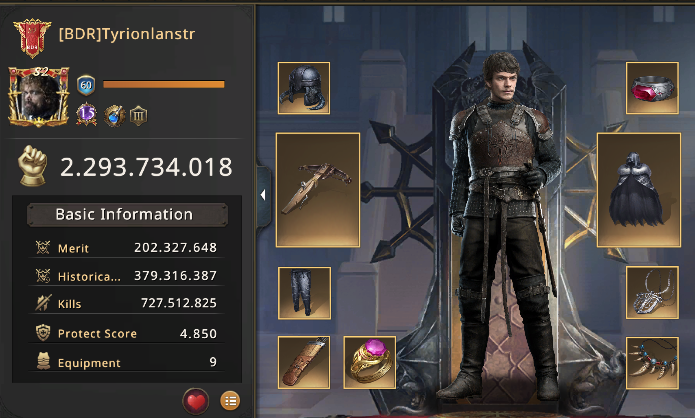Viewport: 695px width, 418px height.
Task: Click the BDR alliance banner emblem
Action: pos(31,37)
